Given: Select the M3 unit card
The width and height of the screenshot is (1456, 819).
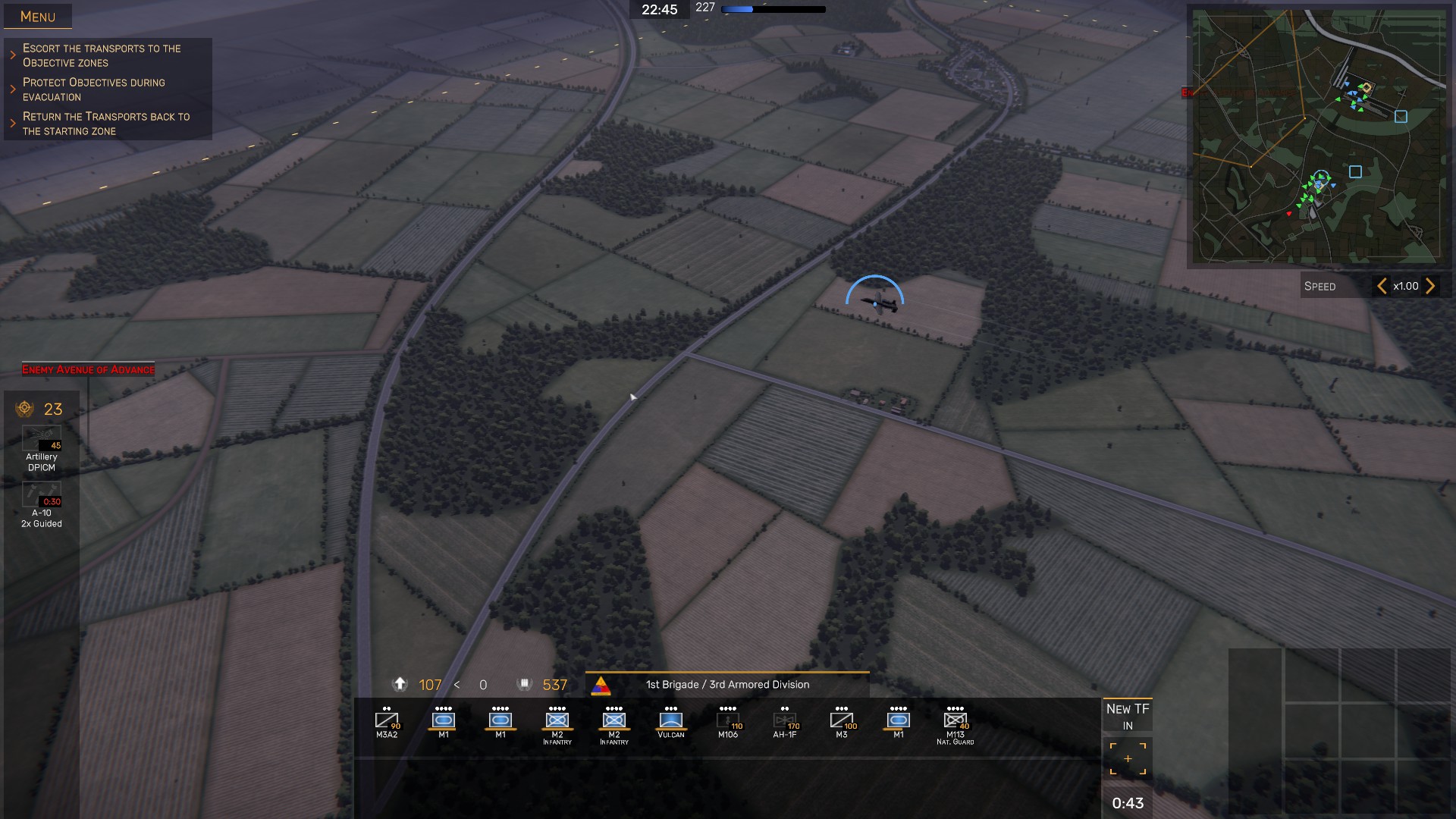Looking at the screenshot, I should click(x=842, y=722).
